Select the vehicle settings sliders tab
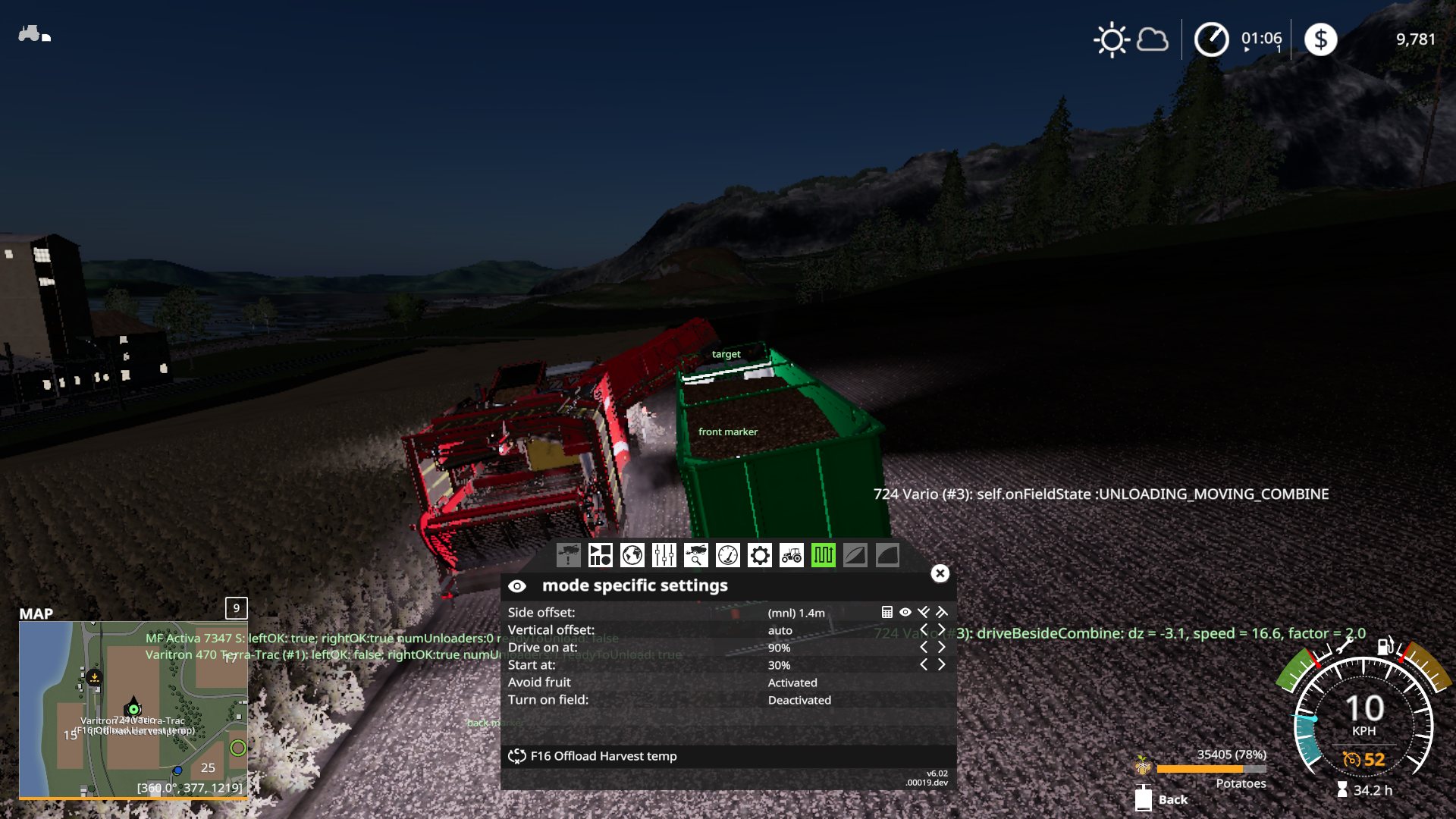The image size is (1456, 819). point(664,555)
